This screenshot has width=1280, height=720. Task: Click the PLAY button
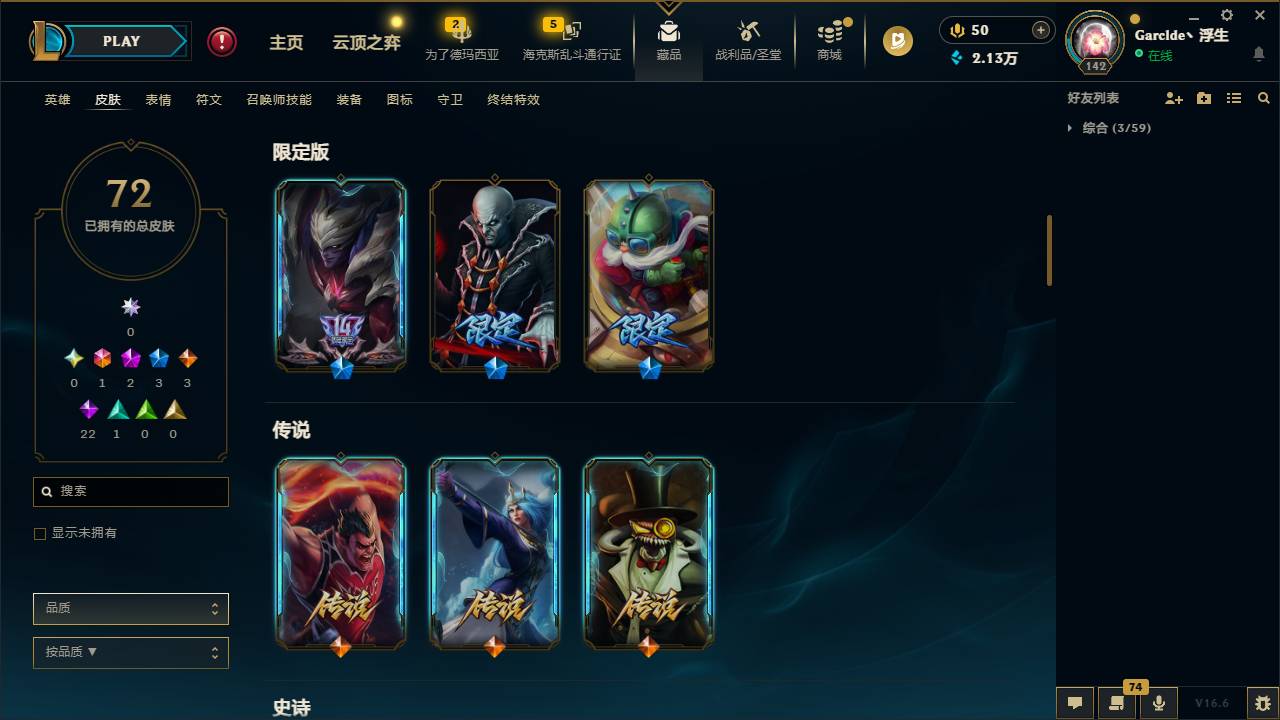120,41
